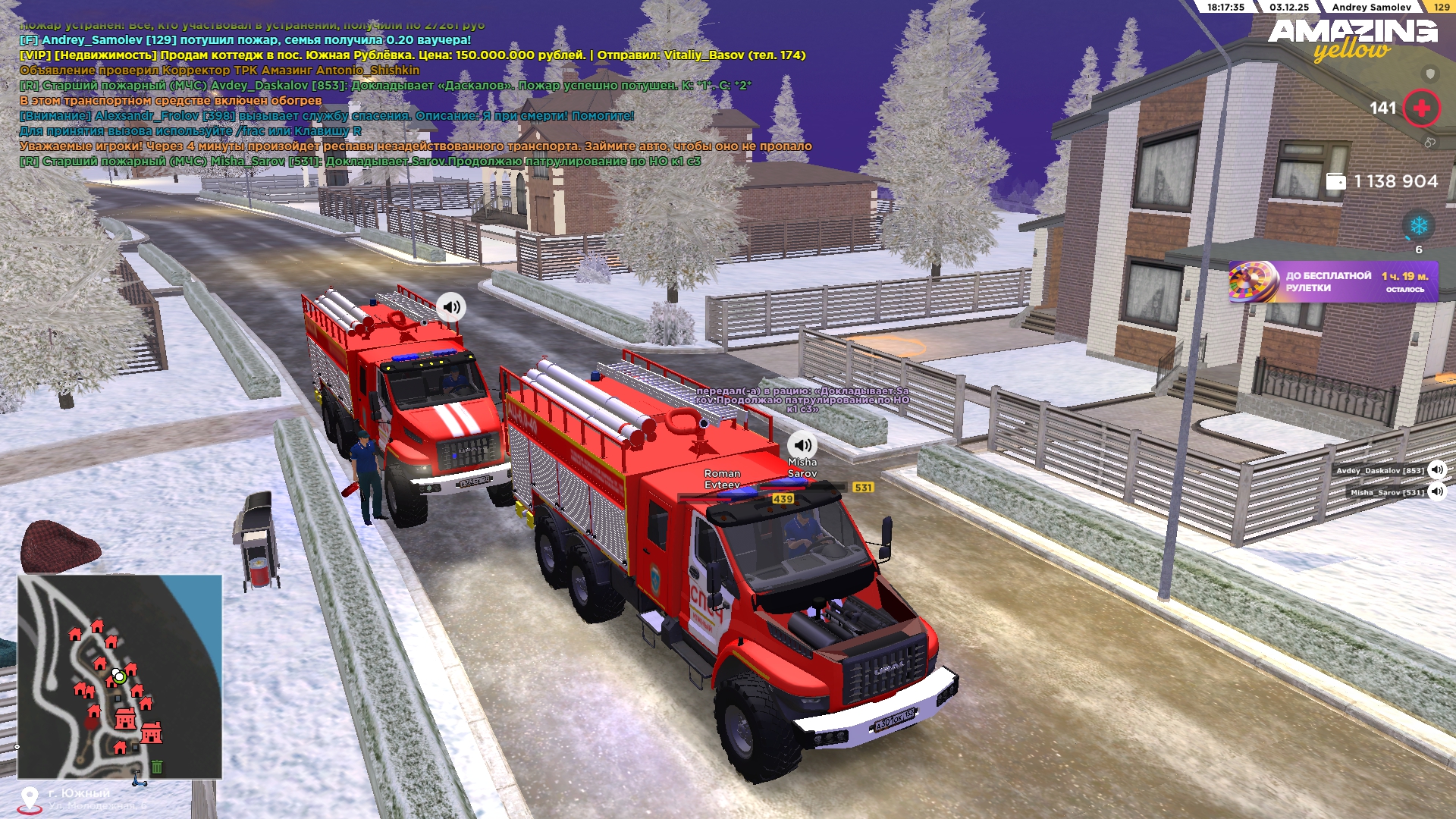Select the wallet money icon
1456x819 pixels.
(x=1335, y=182)
